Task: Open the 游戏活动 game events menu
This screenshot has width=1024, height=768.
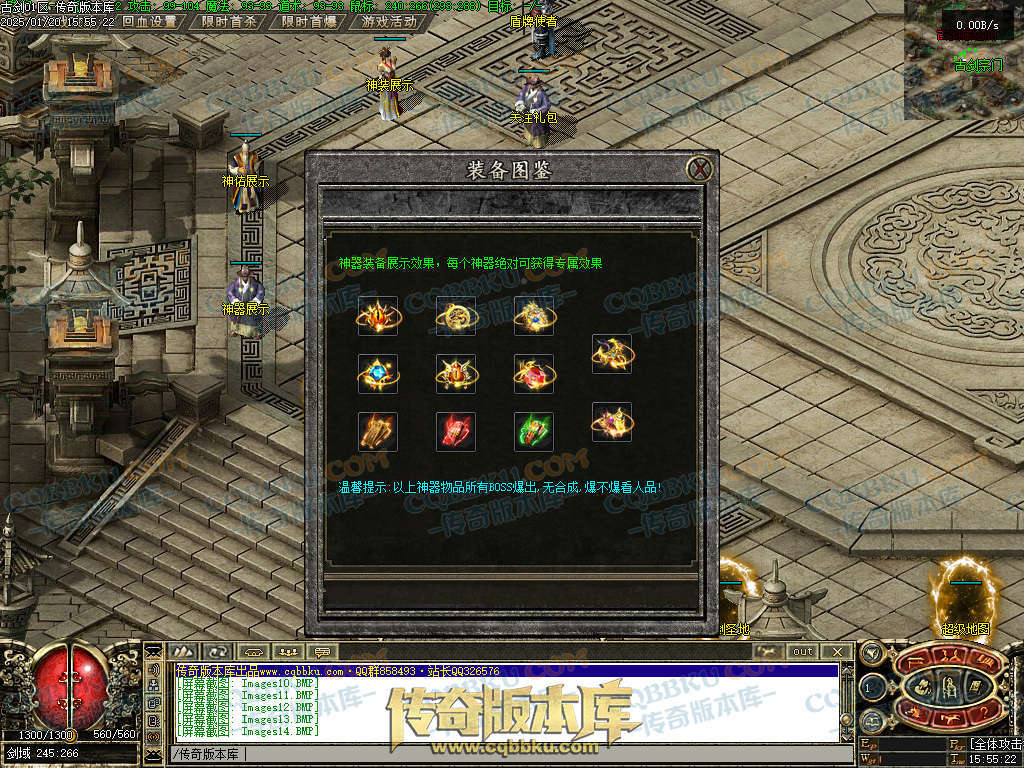Action: 389,21
